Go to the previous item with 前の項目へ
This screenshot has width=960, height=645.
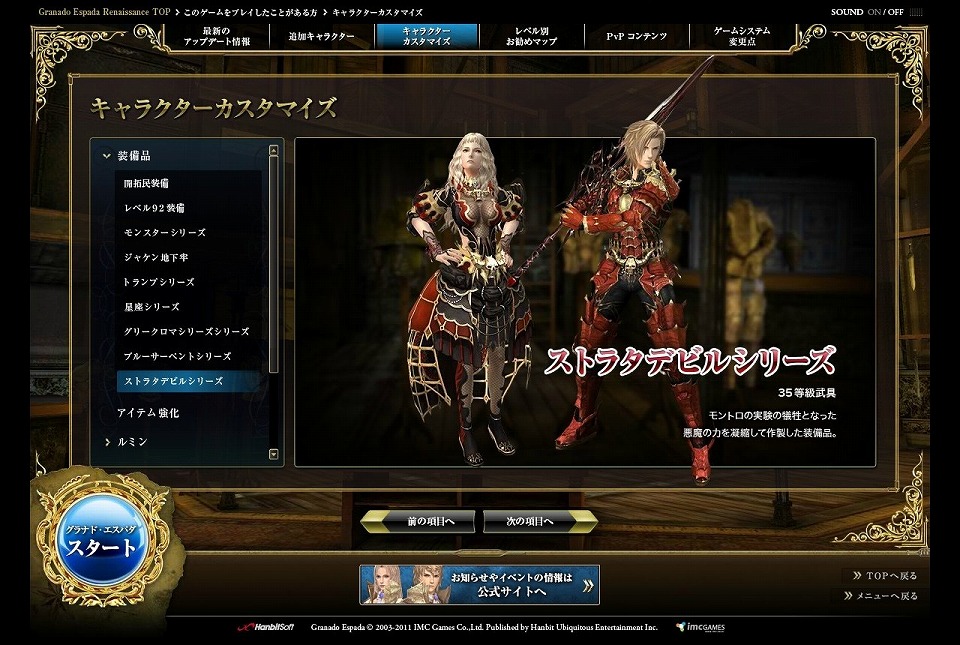click(418, 522)
